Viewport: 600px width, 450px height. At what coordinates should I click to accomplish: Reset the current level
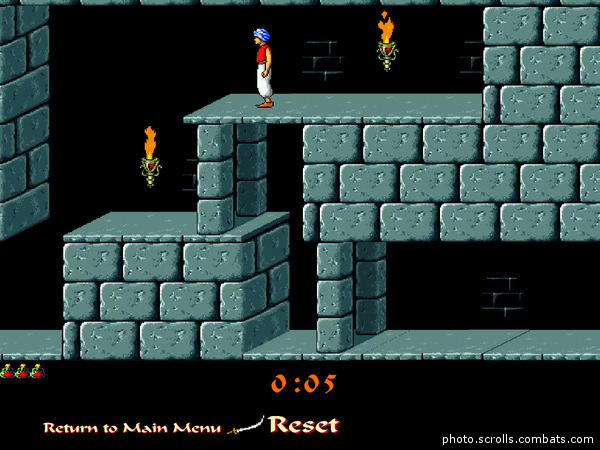click(303, 425)
